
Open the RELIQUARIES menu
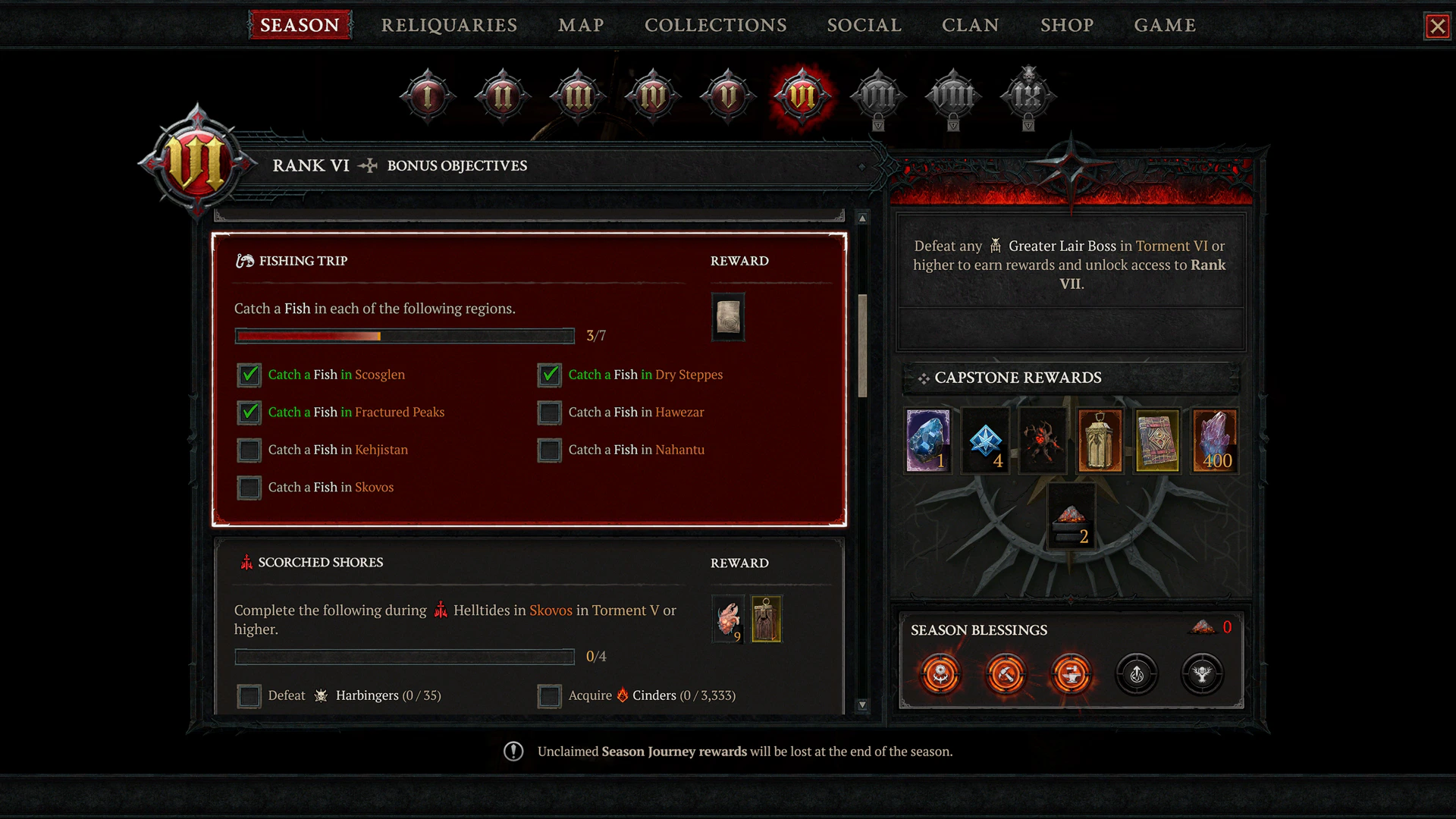(x=450, y=25)
